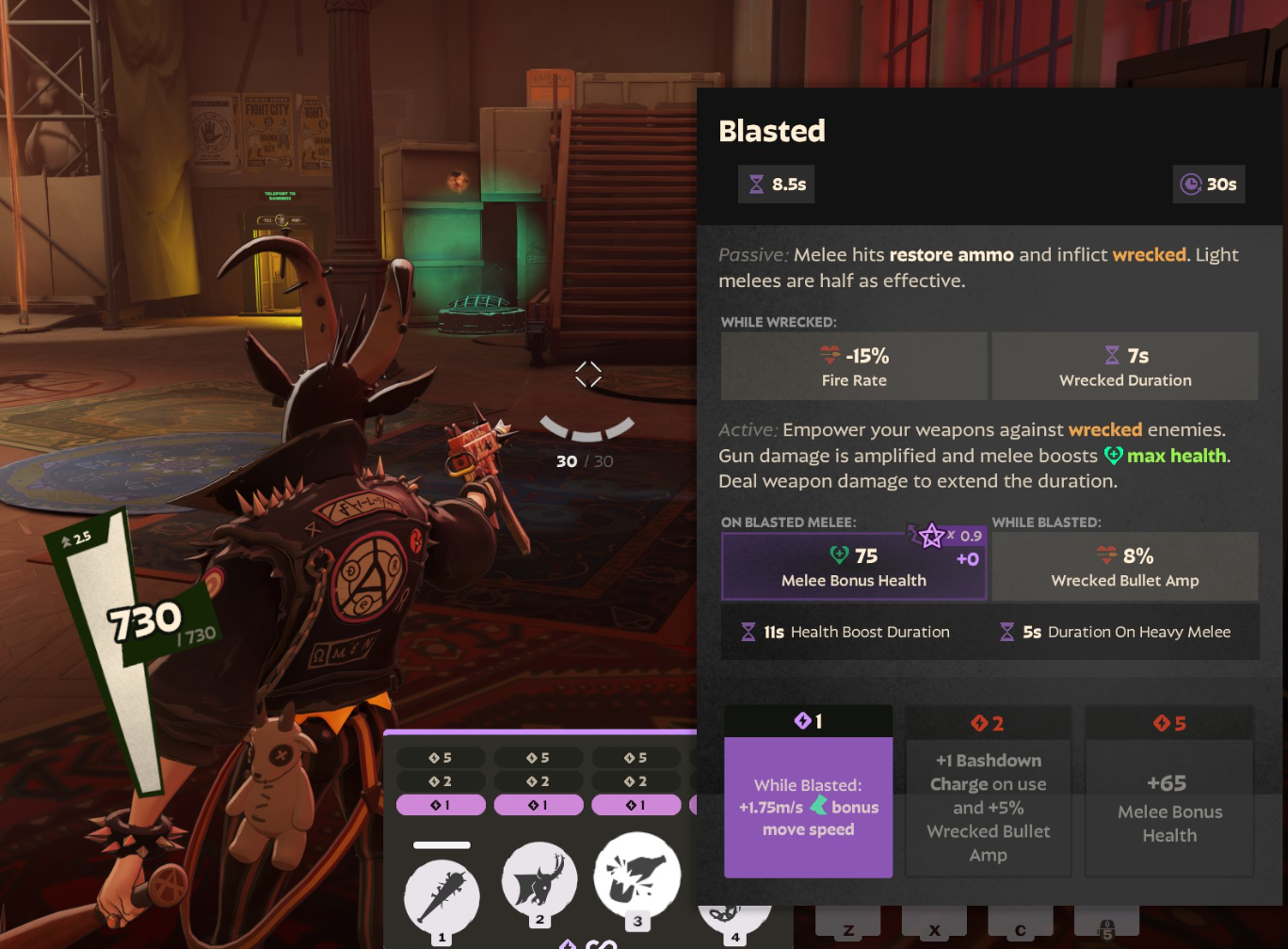Viewport: 1288px width, 949px height.
Task: Activate the horned goat head ability
Action: click(x=539, y=882)
